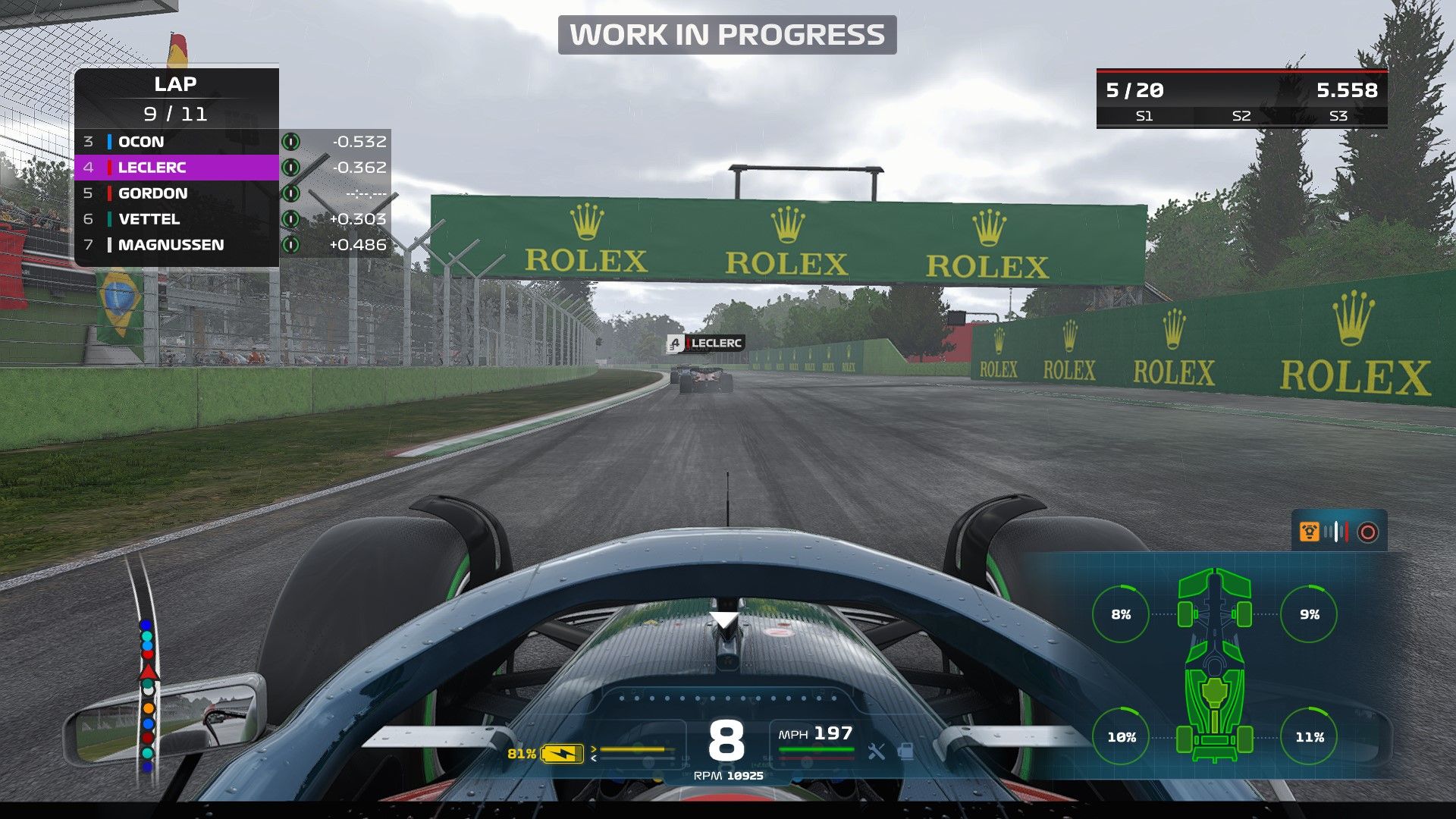
Task: Select the engine warning icon in the MFD panel
Action: pos(1310,532)
